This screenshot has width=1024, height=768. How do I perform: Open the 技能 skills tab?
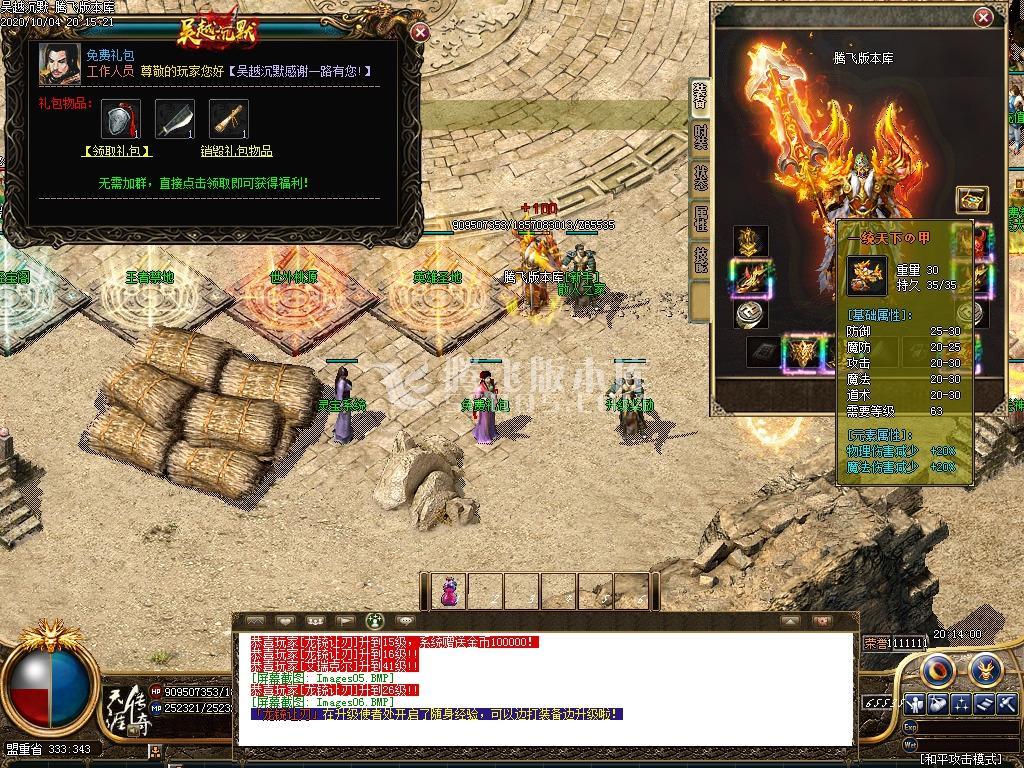700,259
